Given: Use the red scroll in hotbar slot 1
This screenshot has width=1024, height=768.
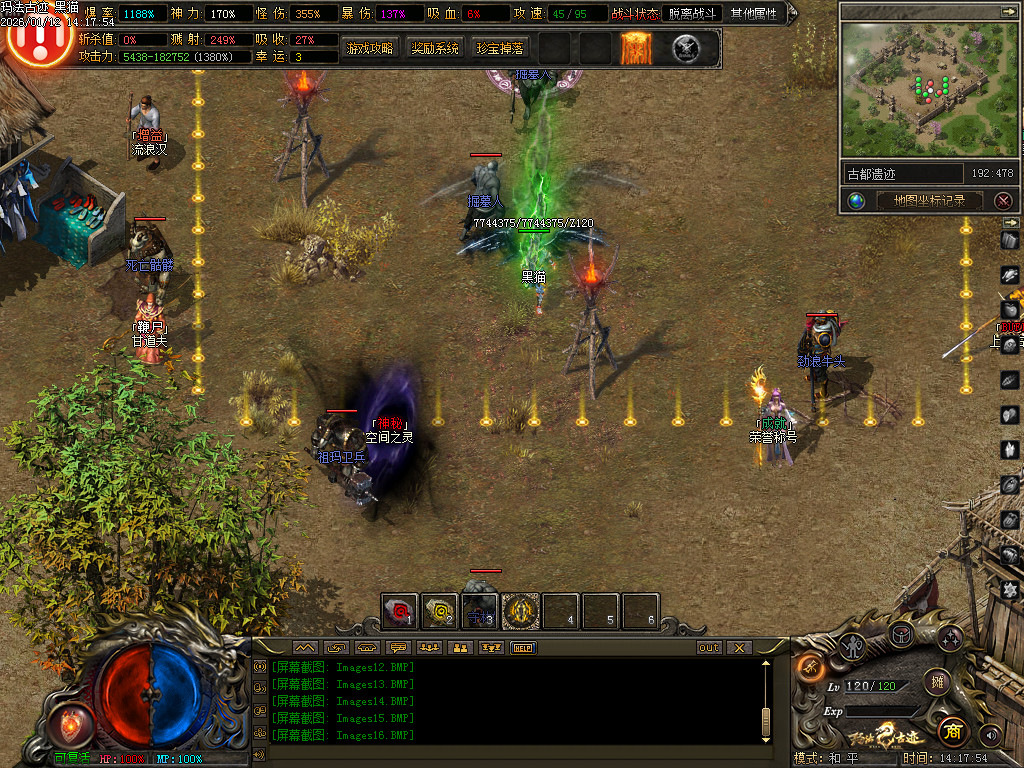Looking at the screenshot, I should click(400, 610).
